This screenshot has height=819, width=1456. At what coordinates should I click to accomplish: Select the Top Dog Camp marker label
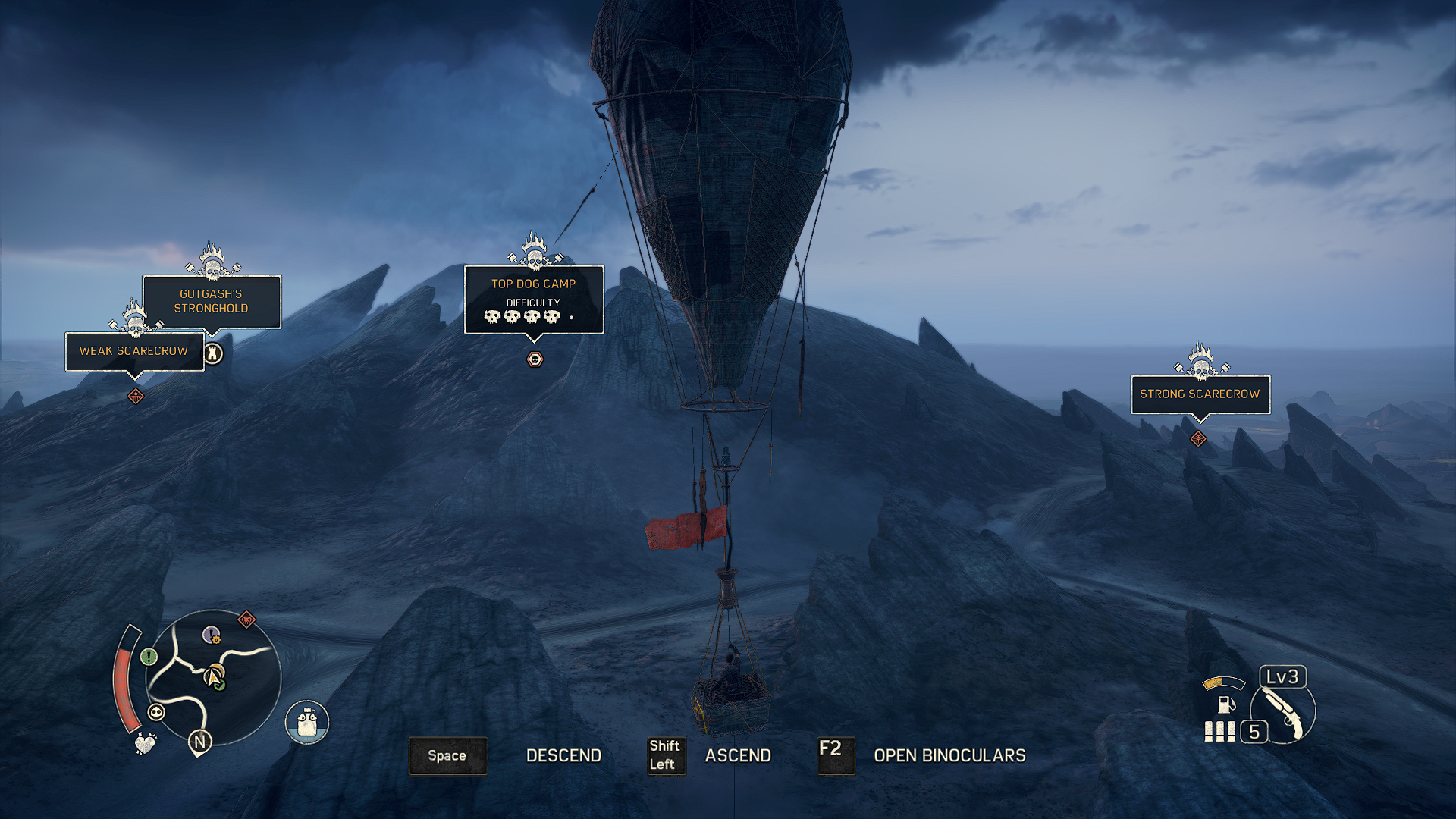(534, 299)
